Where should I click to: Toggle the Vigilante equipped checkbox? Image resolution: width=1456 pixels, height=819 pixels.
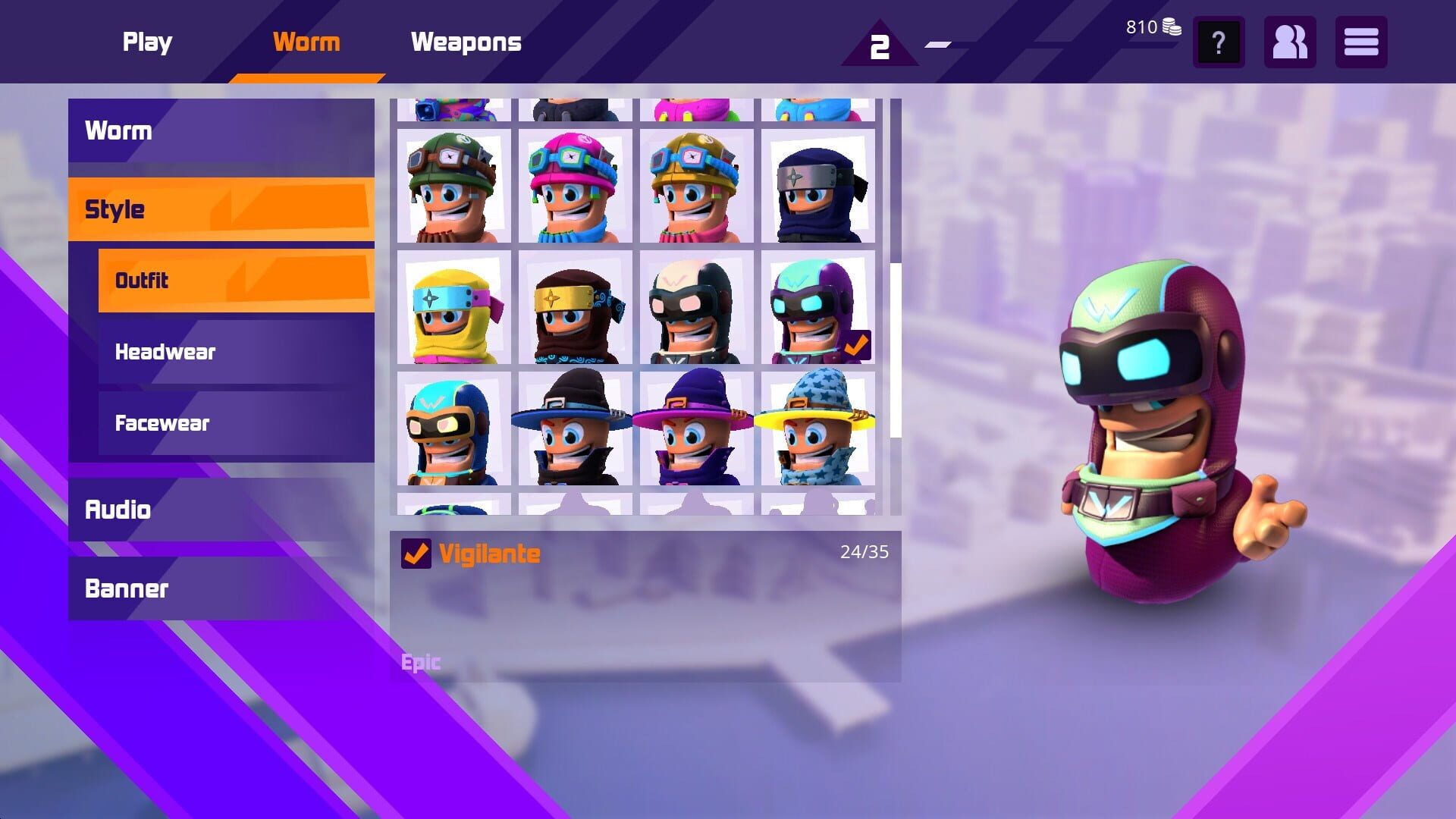(x=415, y=553)
